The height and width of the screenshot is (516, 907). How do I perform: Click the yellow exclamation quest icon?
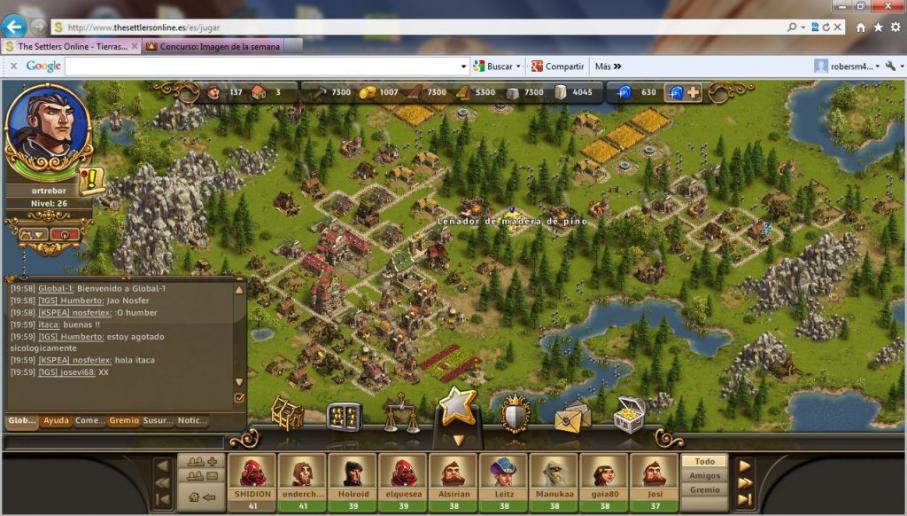click(x=93, y=180)
